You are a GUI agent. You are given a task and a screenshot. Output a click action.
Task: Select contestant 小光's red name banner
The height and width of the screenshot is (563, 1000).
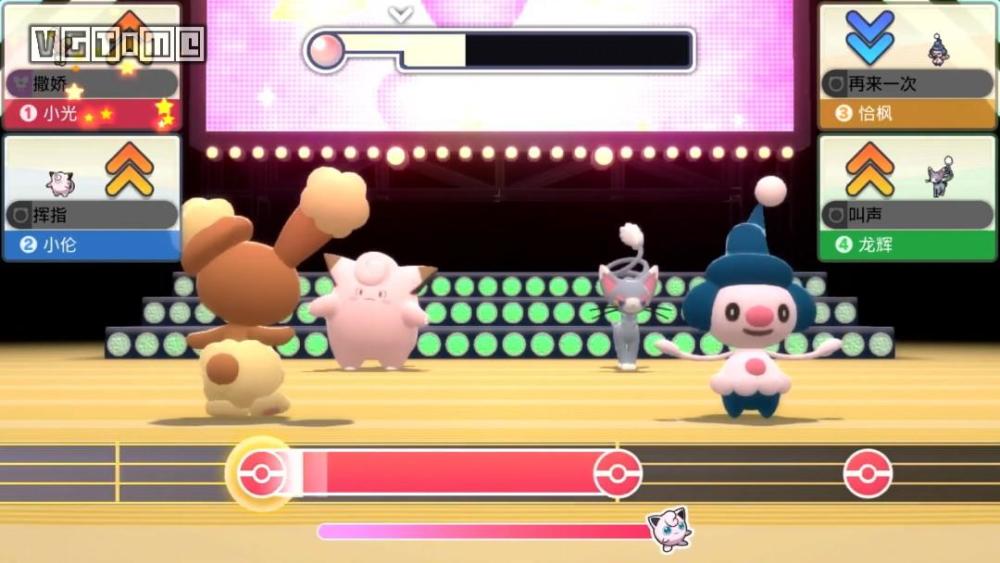[90, 114]
